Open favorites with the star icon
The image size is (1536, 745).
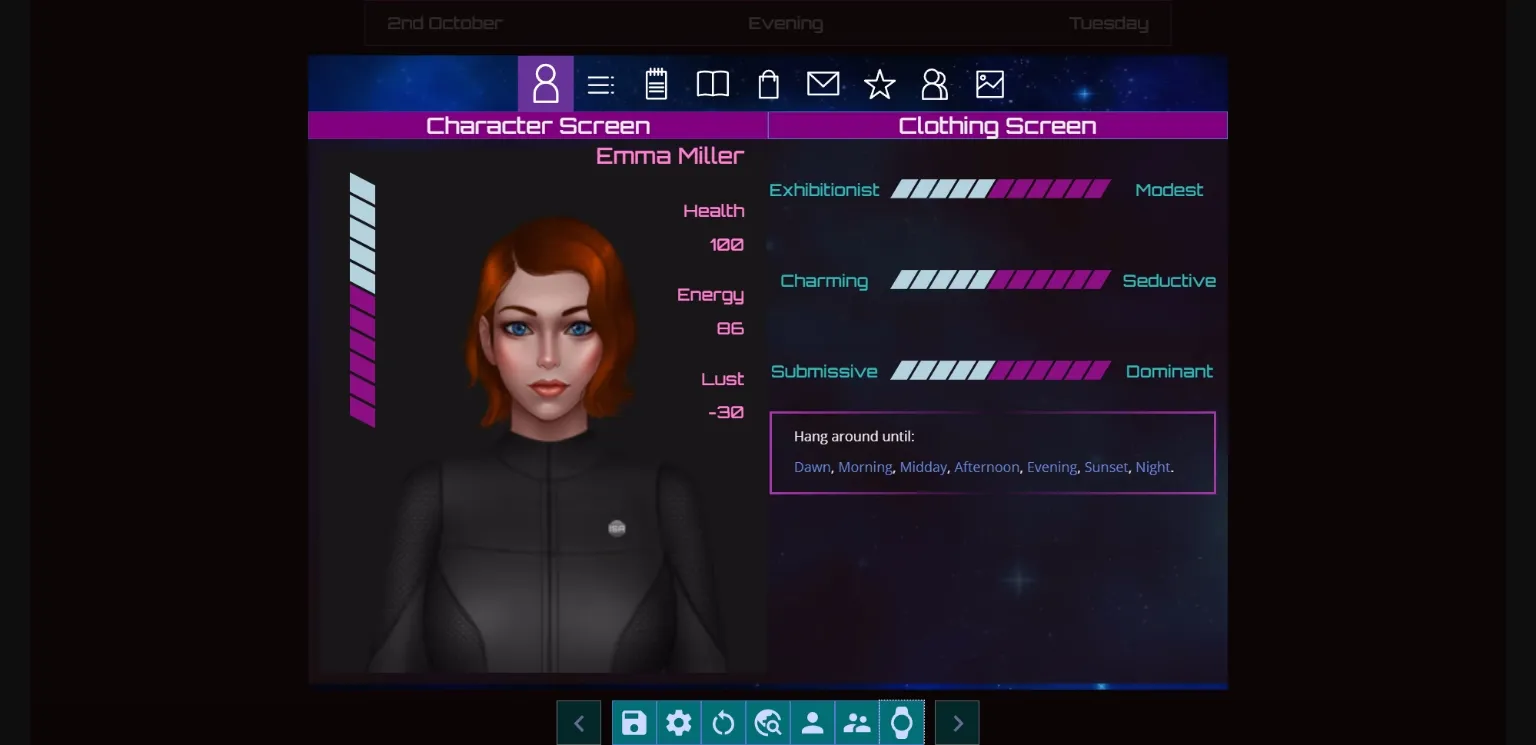pos(879,84)
